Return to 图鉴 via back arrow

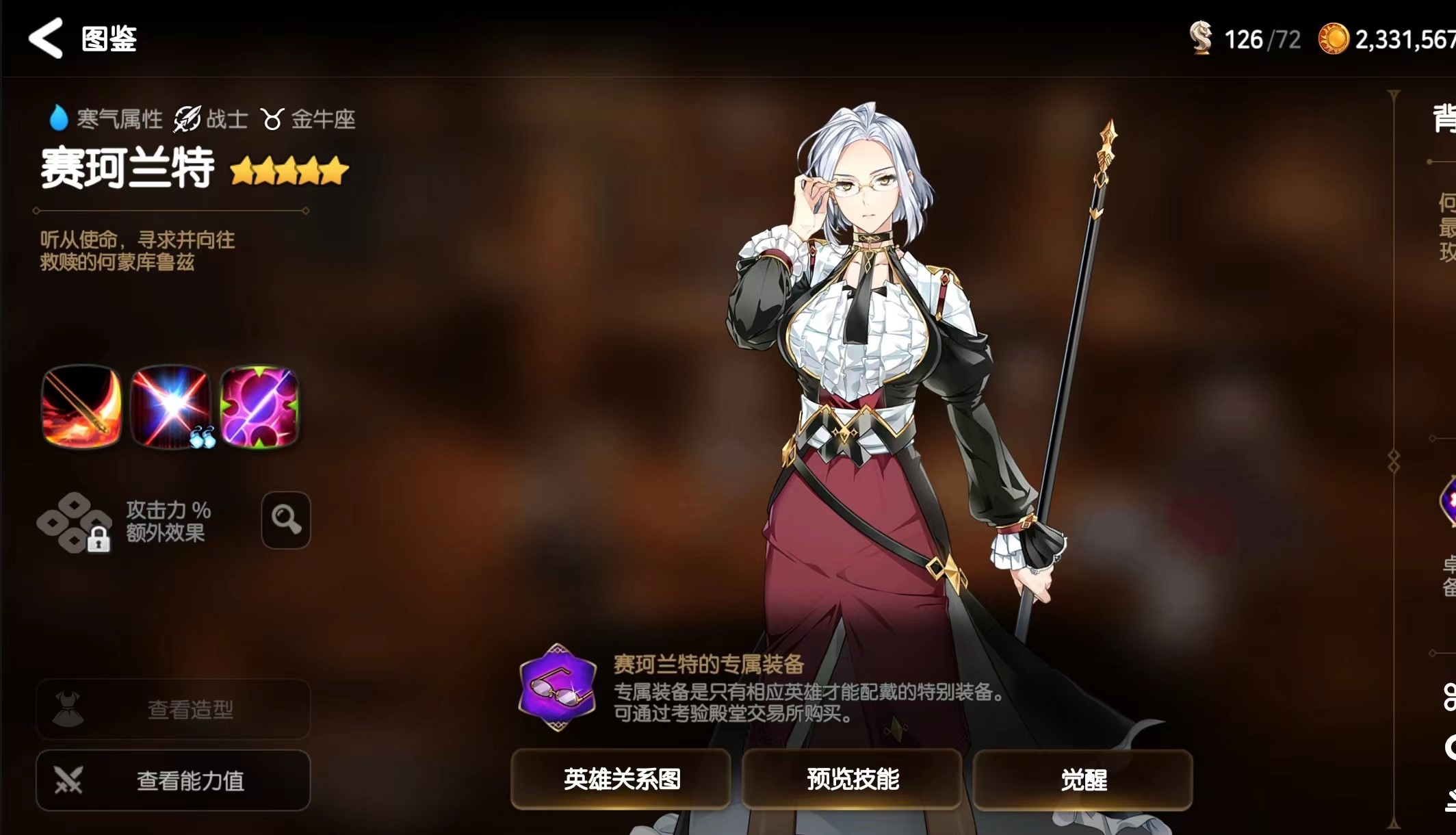[44, 38]
